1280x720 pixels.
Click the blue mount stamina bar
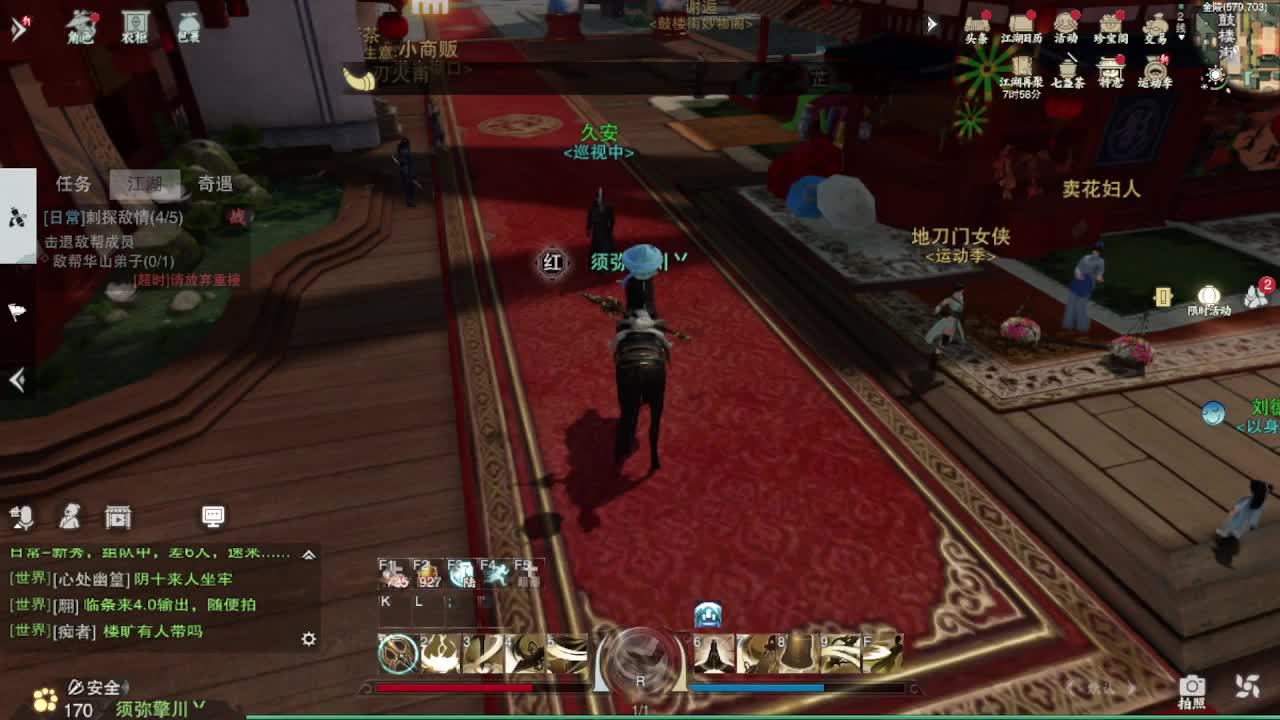click(x=755, y=687)
